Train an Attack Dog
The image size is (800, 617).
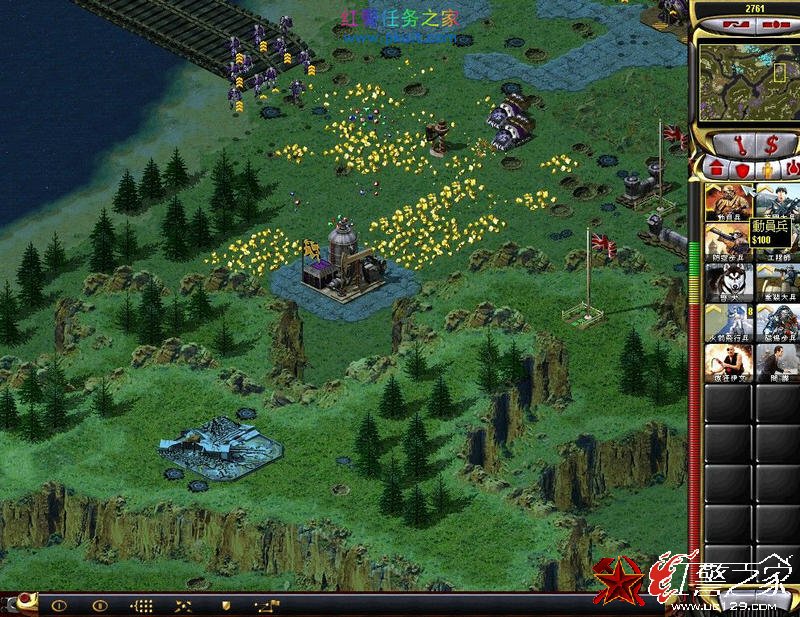tap(728, 283)
